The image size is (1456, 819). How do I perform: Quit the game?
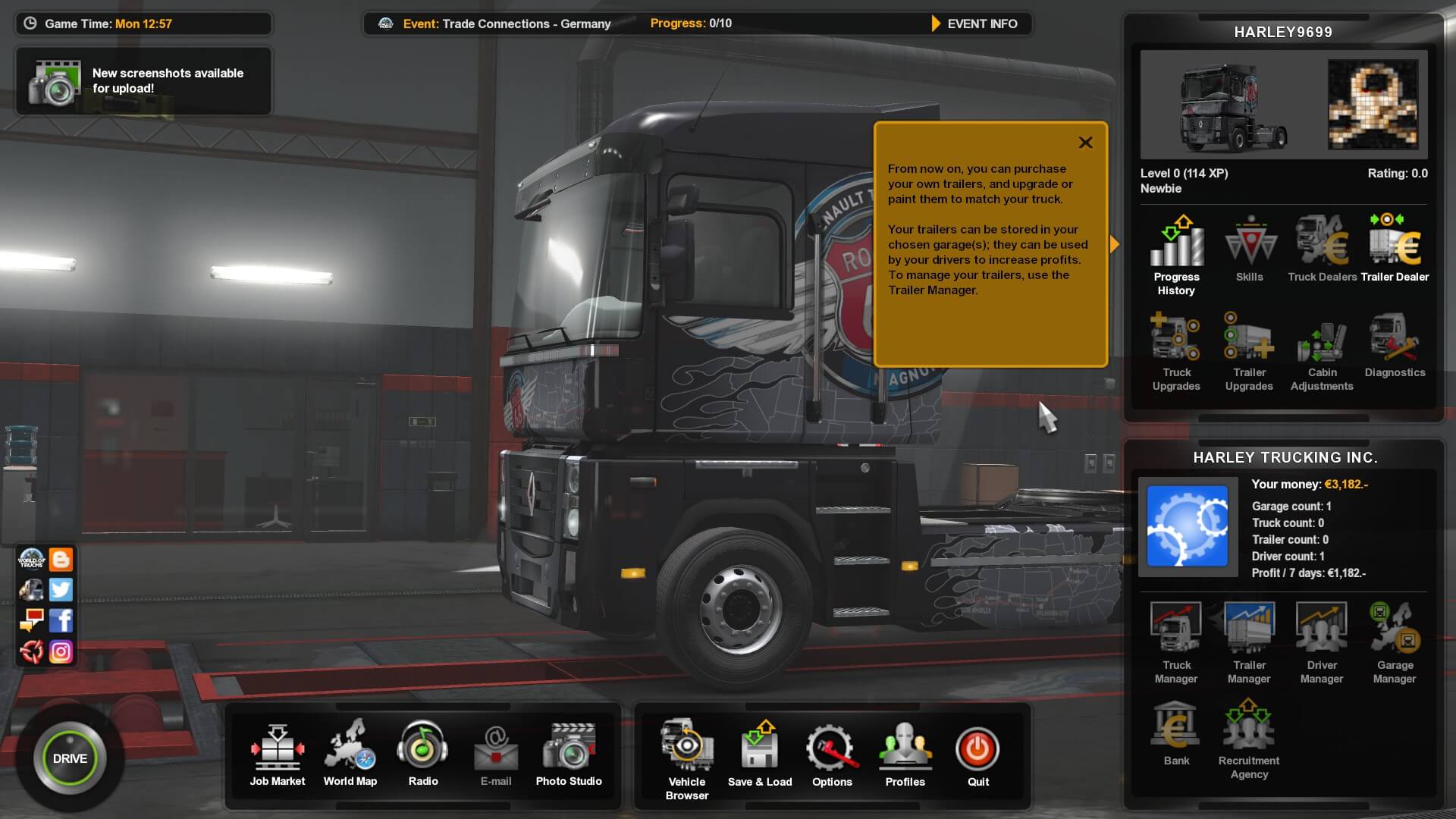[977, 755]
